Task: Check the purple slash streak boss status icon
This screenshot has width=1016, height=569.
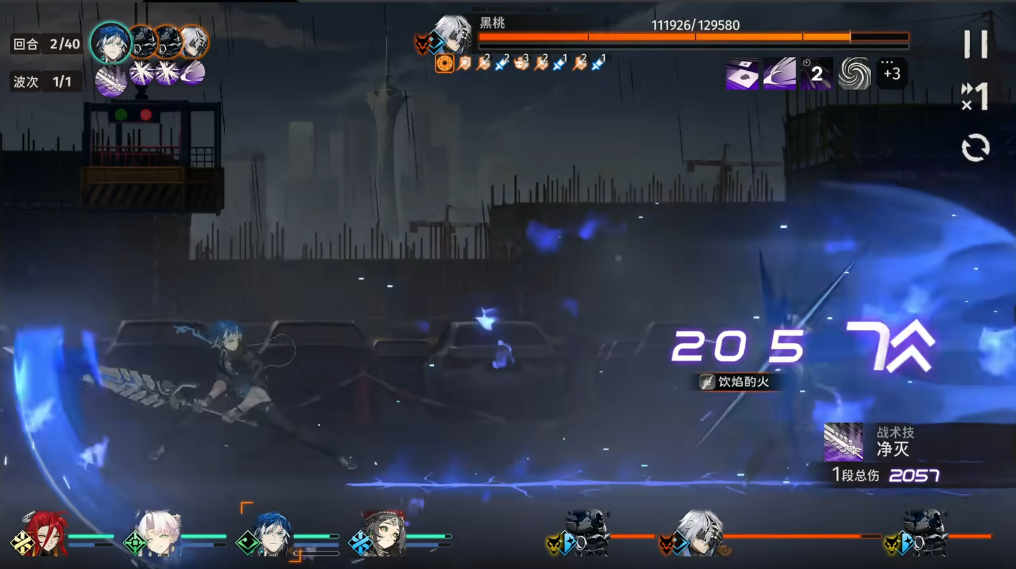Action: pyautogui.click(x=780, y=73)
